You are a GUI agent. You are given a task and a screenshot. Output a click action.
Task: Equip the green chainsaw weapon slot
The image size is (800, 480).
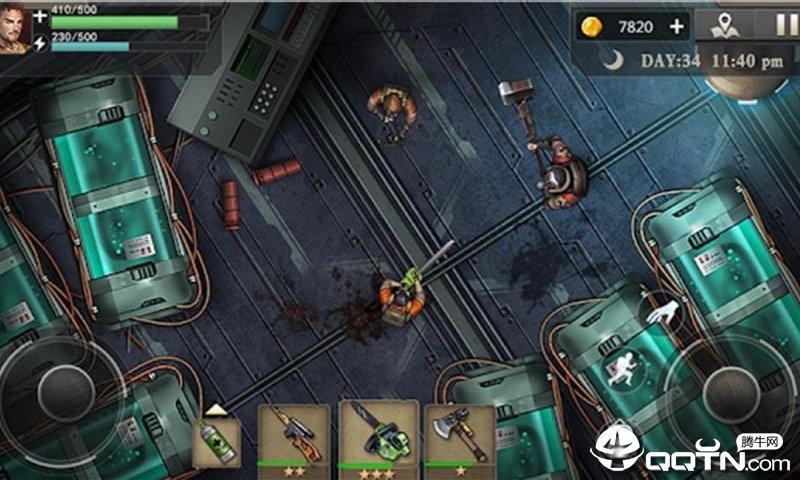(x=377, y=434)
